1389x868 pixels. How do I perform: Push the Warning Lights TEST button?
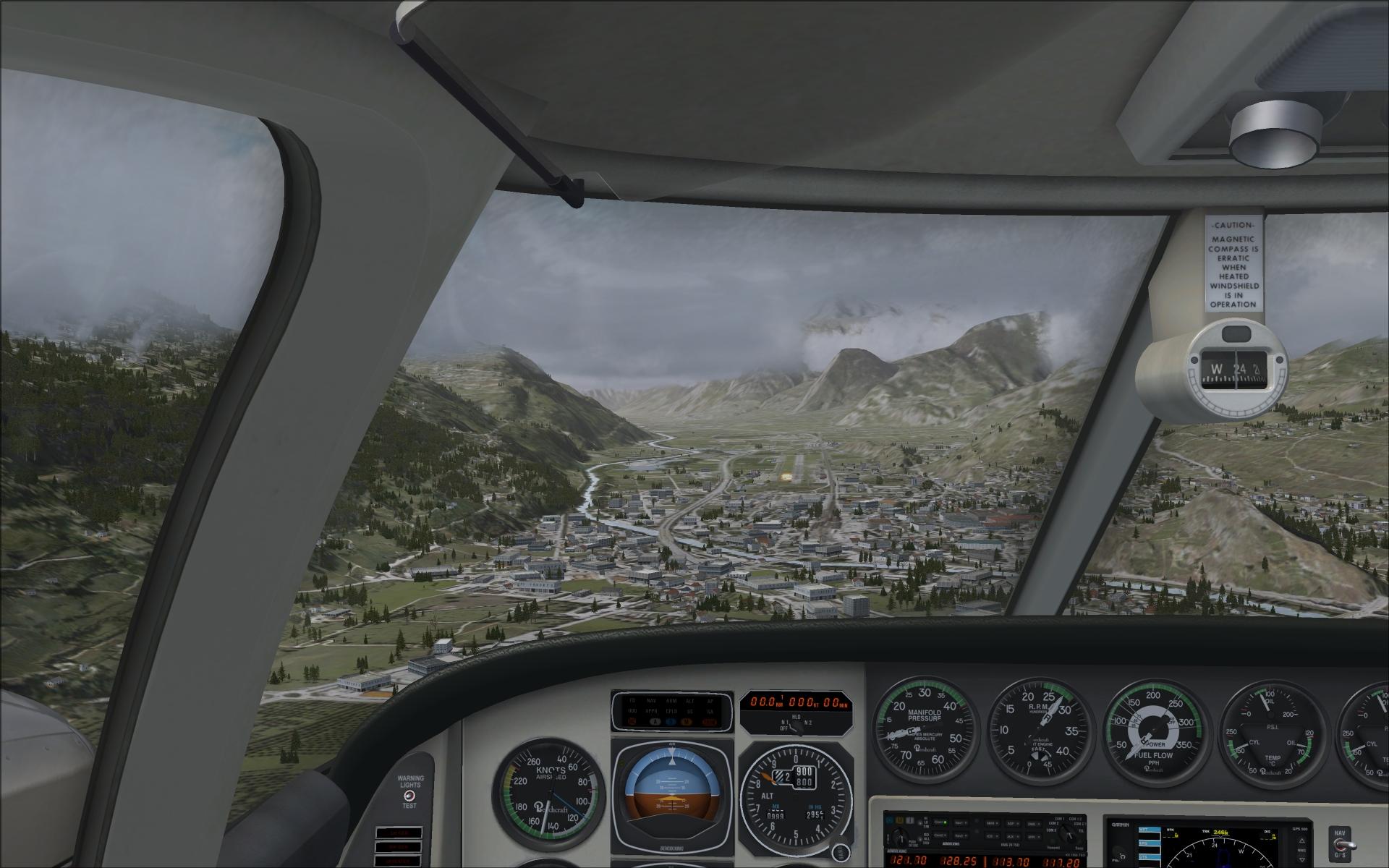pos(409,795)
